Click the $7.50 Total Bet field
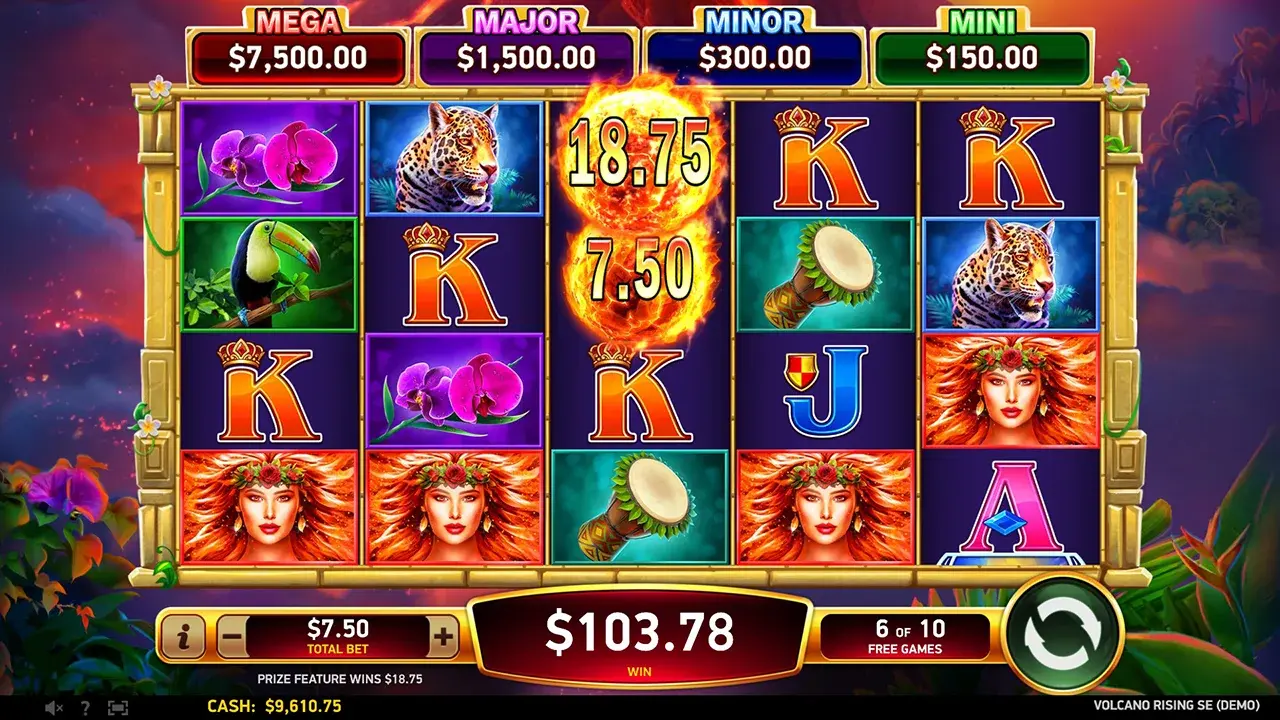Screen dimensions: 1280x720 (x=340, y=632)
